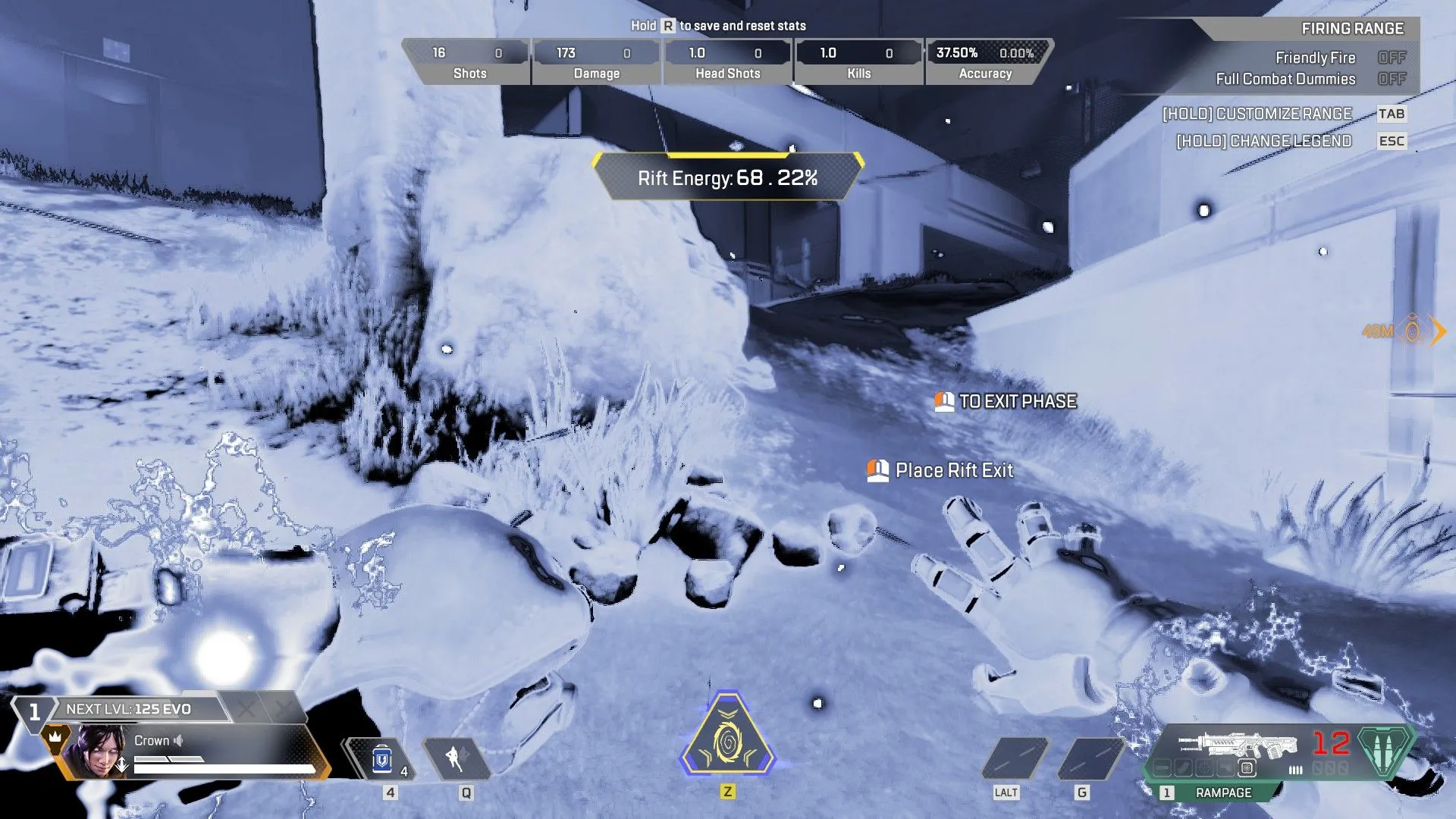
Task: Expand the orange chevron next to the waypoint
Action: click(1439, 331)
